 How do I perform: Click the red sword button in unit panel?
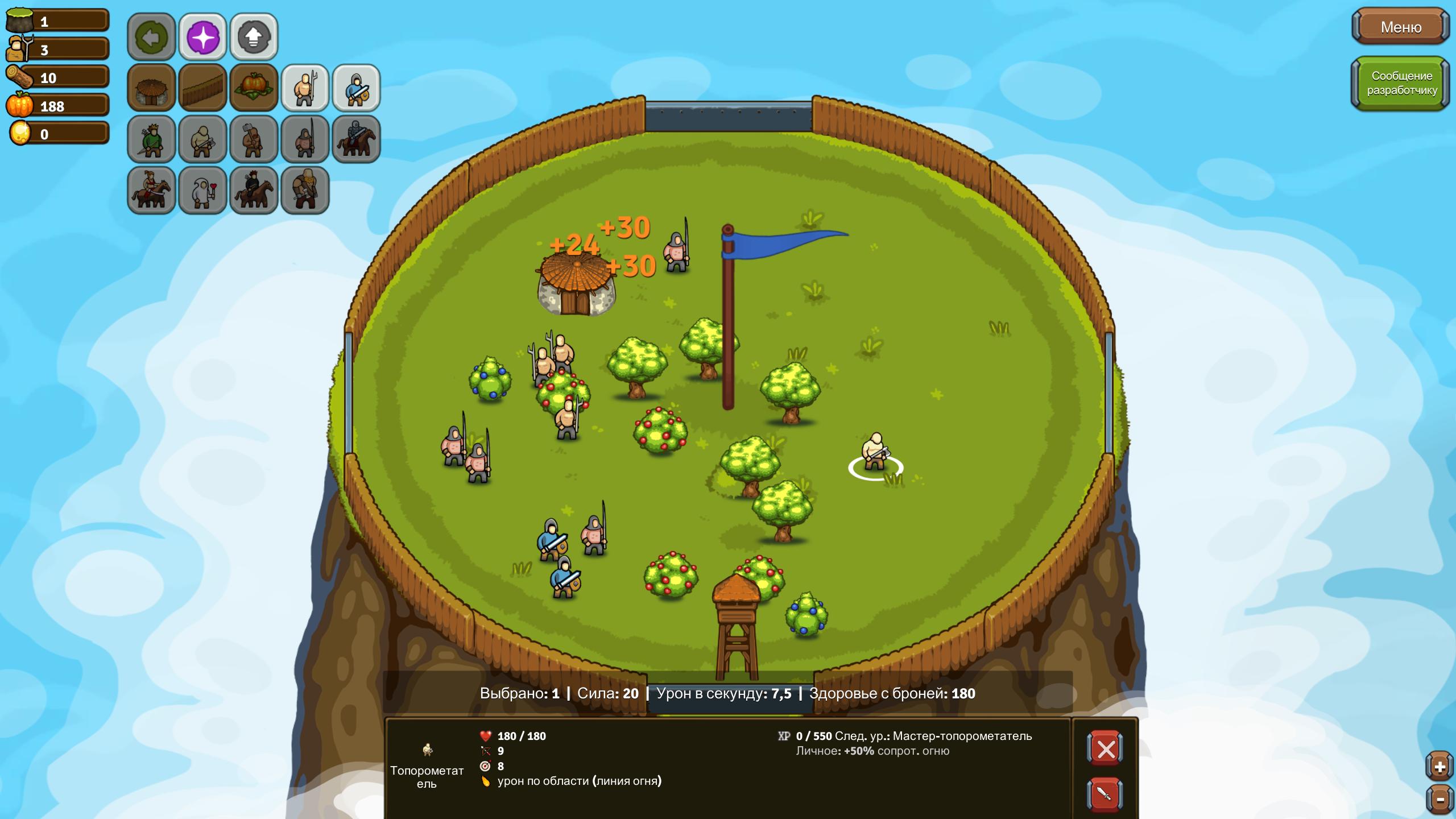1105,793
